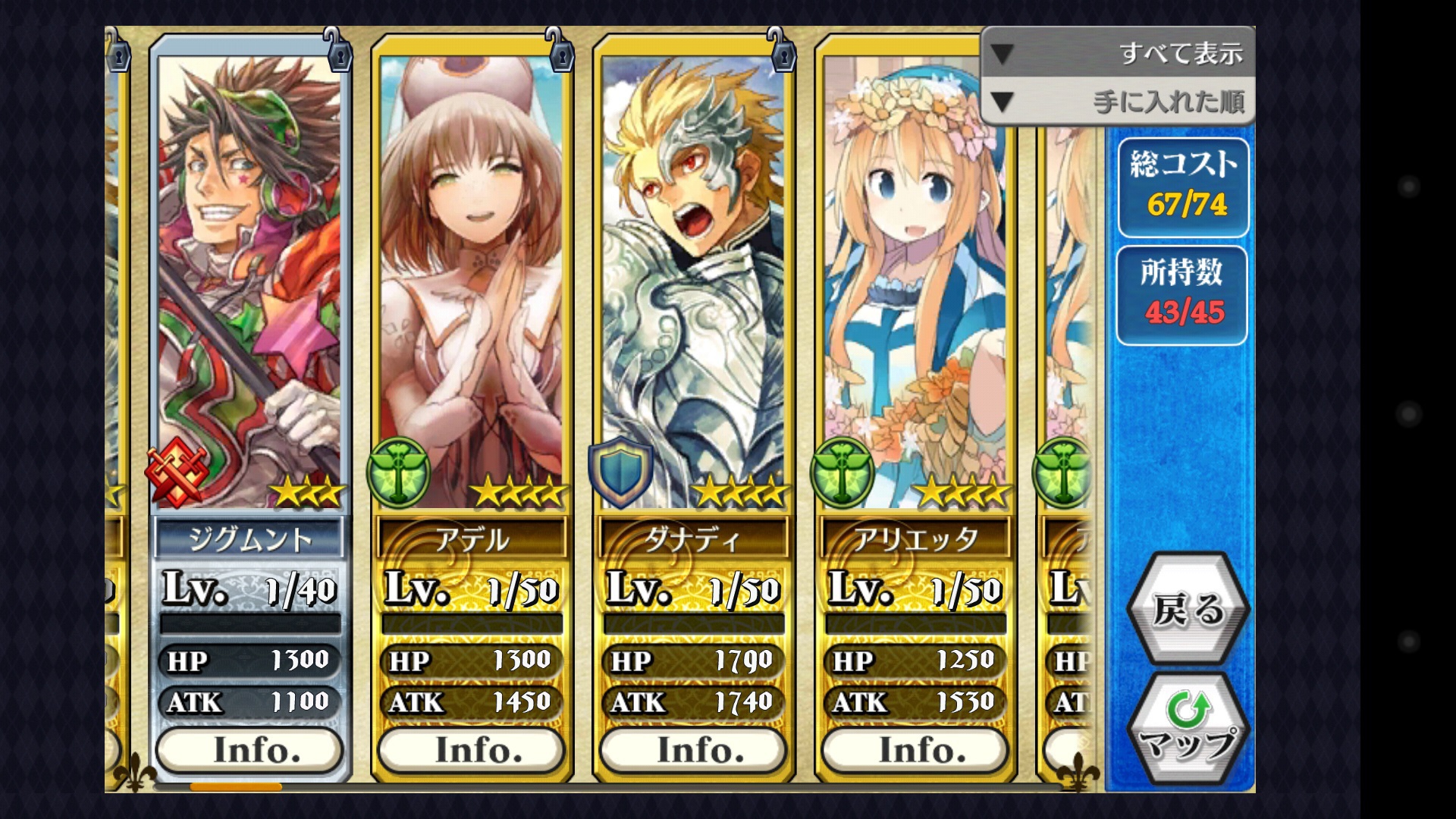Open Info for アデル

(471, 750)
